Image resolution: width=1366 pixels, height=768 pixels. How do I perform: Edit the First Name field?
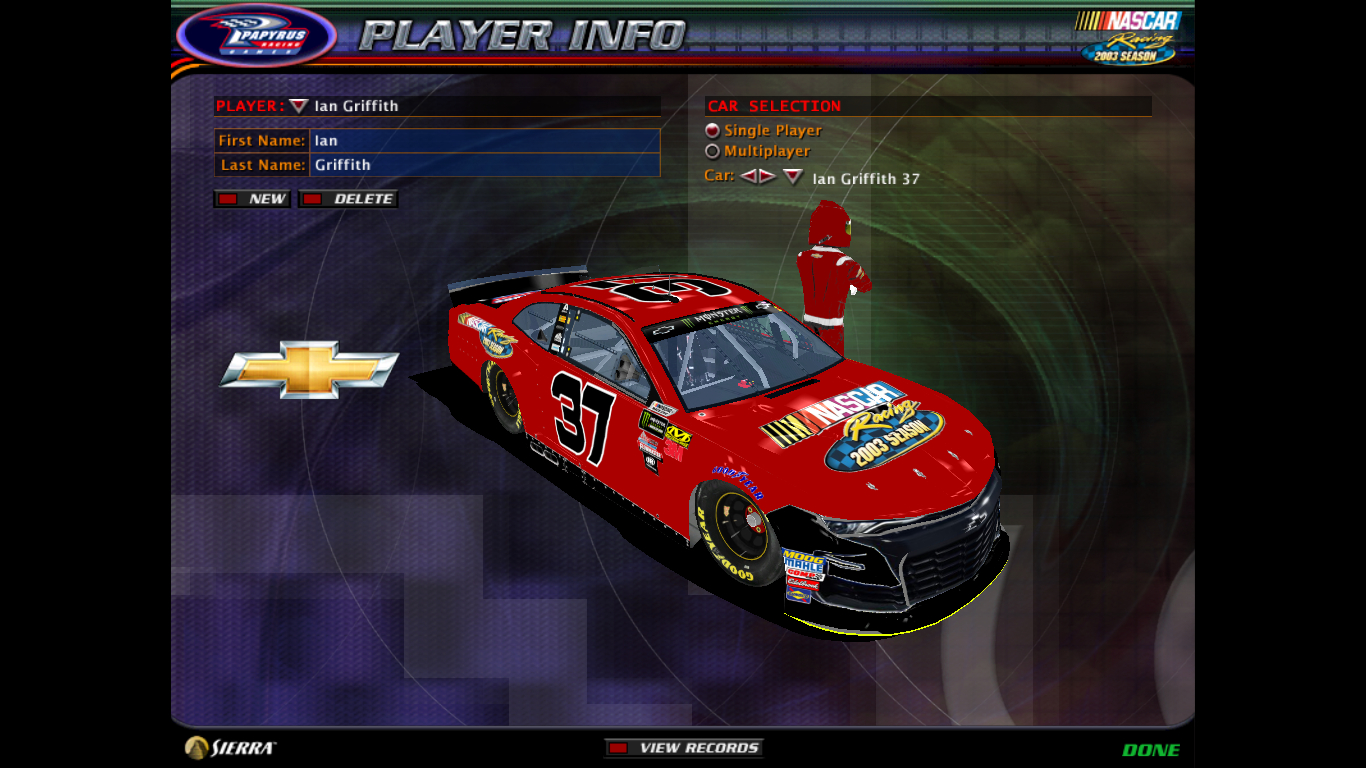(x=484, y=141)
